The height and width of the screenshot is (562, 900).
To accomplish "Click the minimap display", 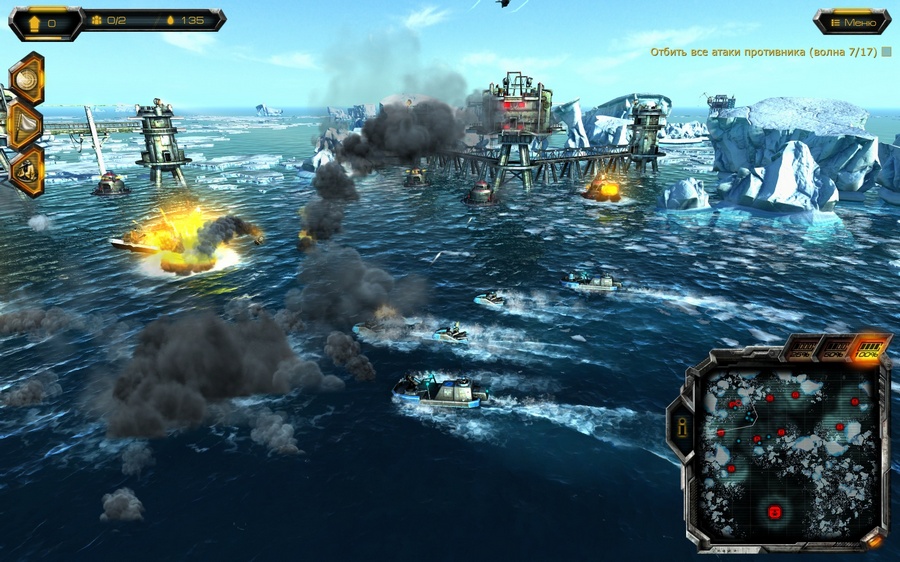I will click(x=788, y=452).
